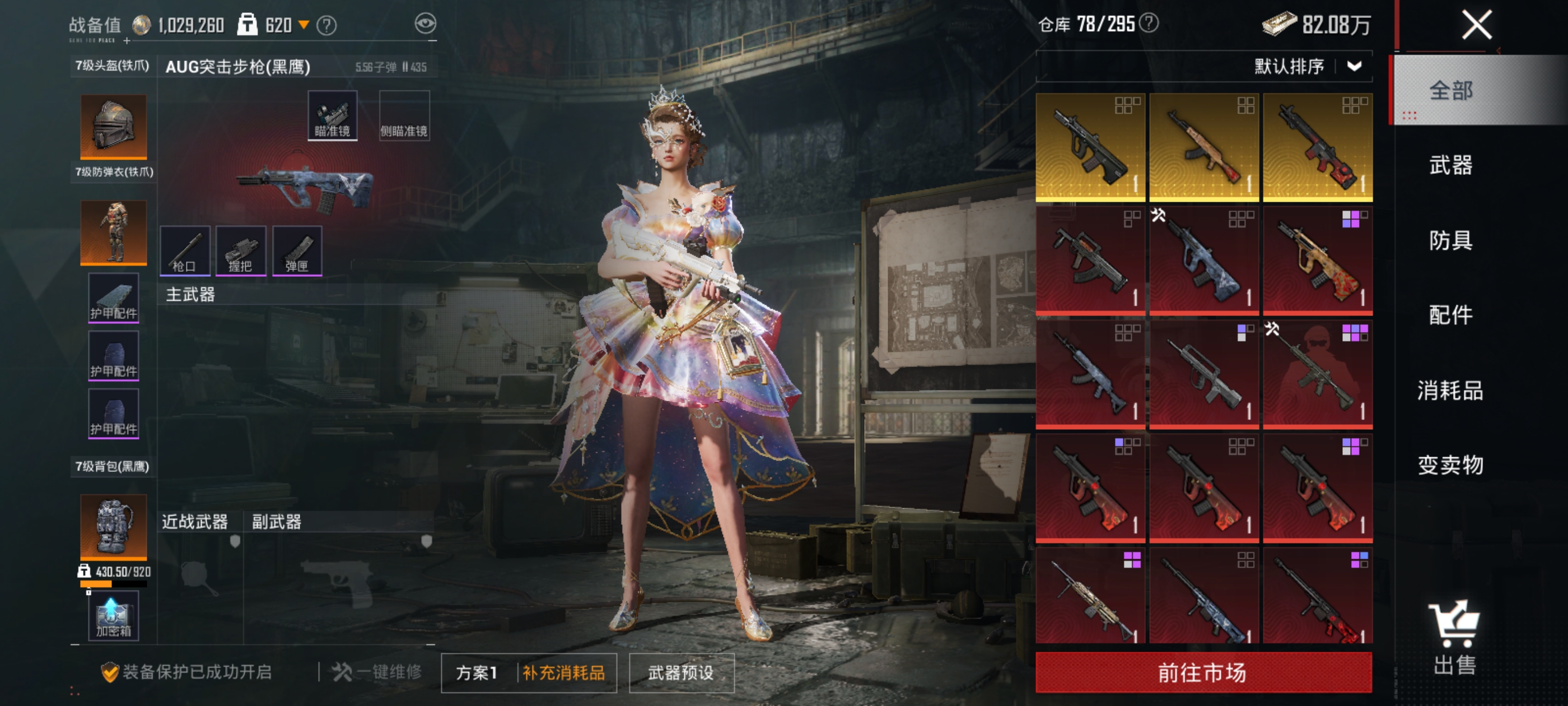Open the 默认排序 sort dropdown

(x=1308, y=66)
